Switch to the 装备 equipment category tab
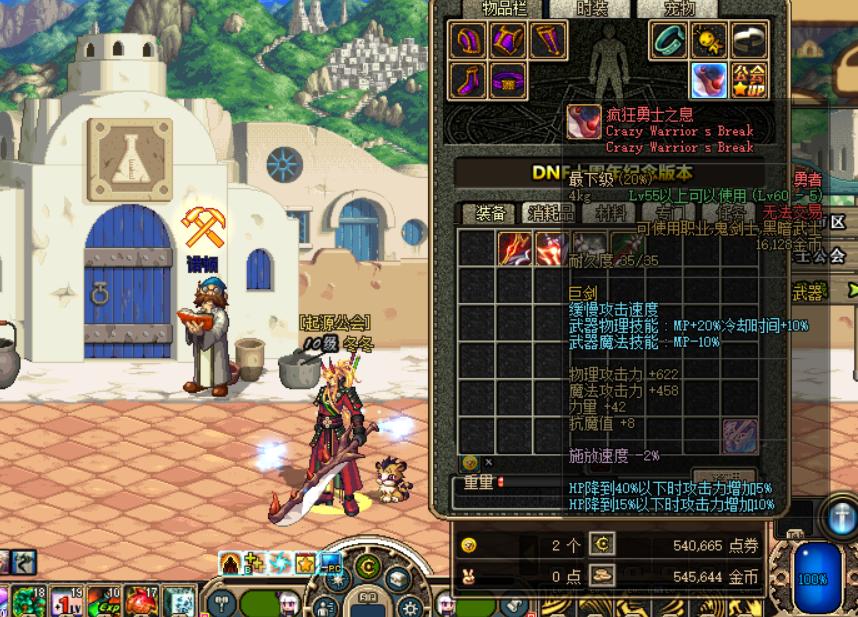This screenshot has width=858, height=617. pos(490,213)
